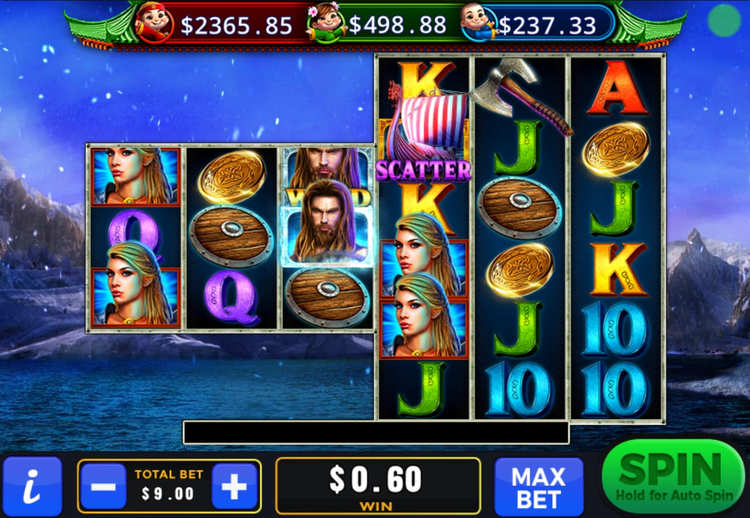Spin the reels with the green SPIN button

click(673, 476)
